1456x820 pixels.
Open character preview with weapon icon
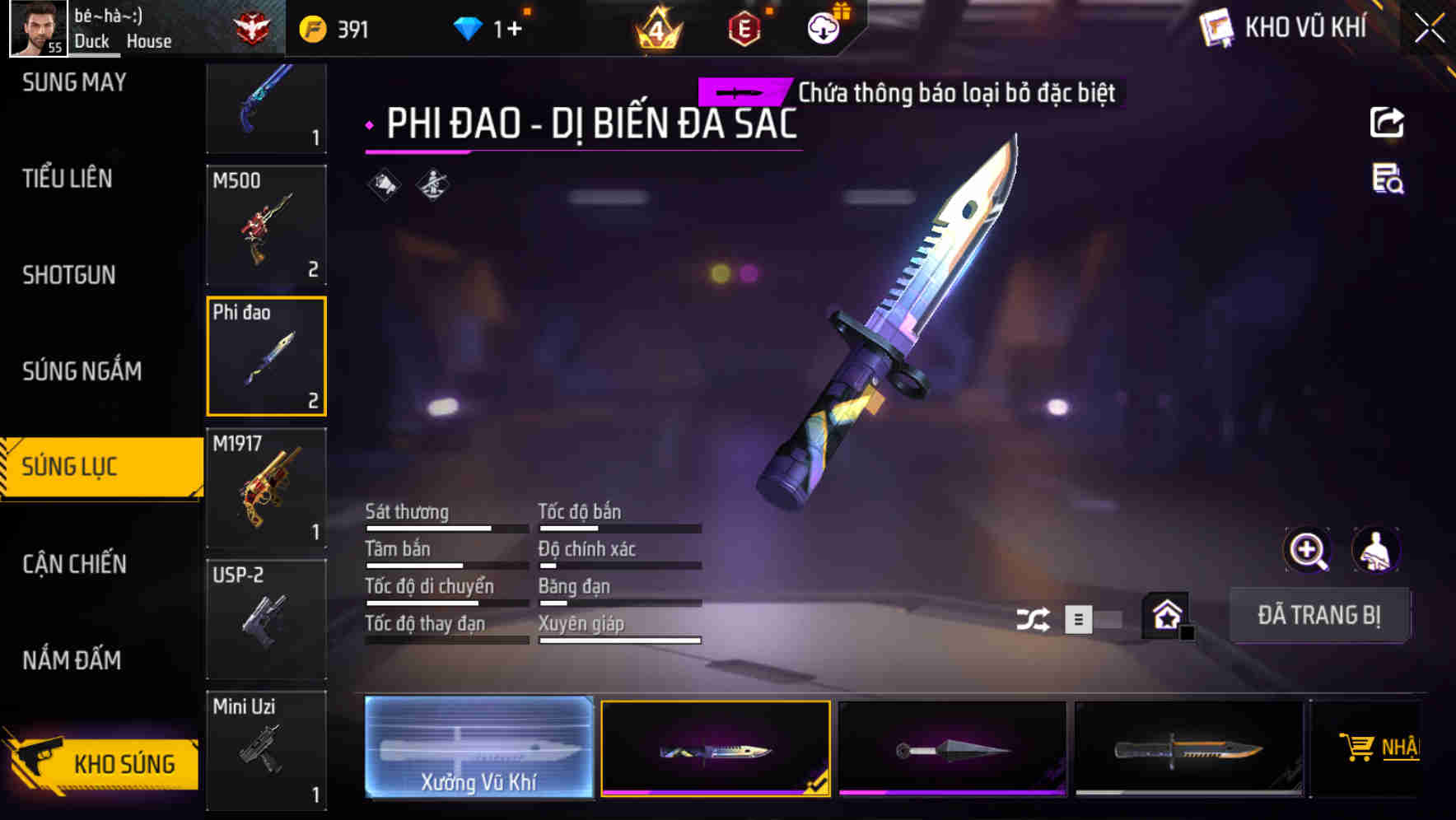[1378, 550]
